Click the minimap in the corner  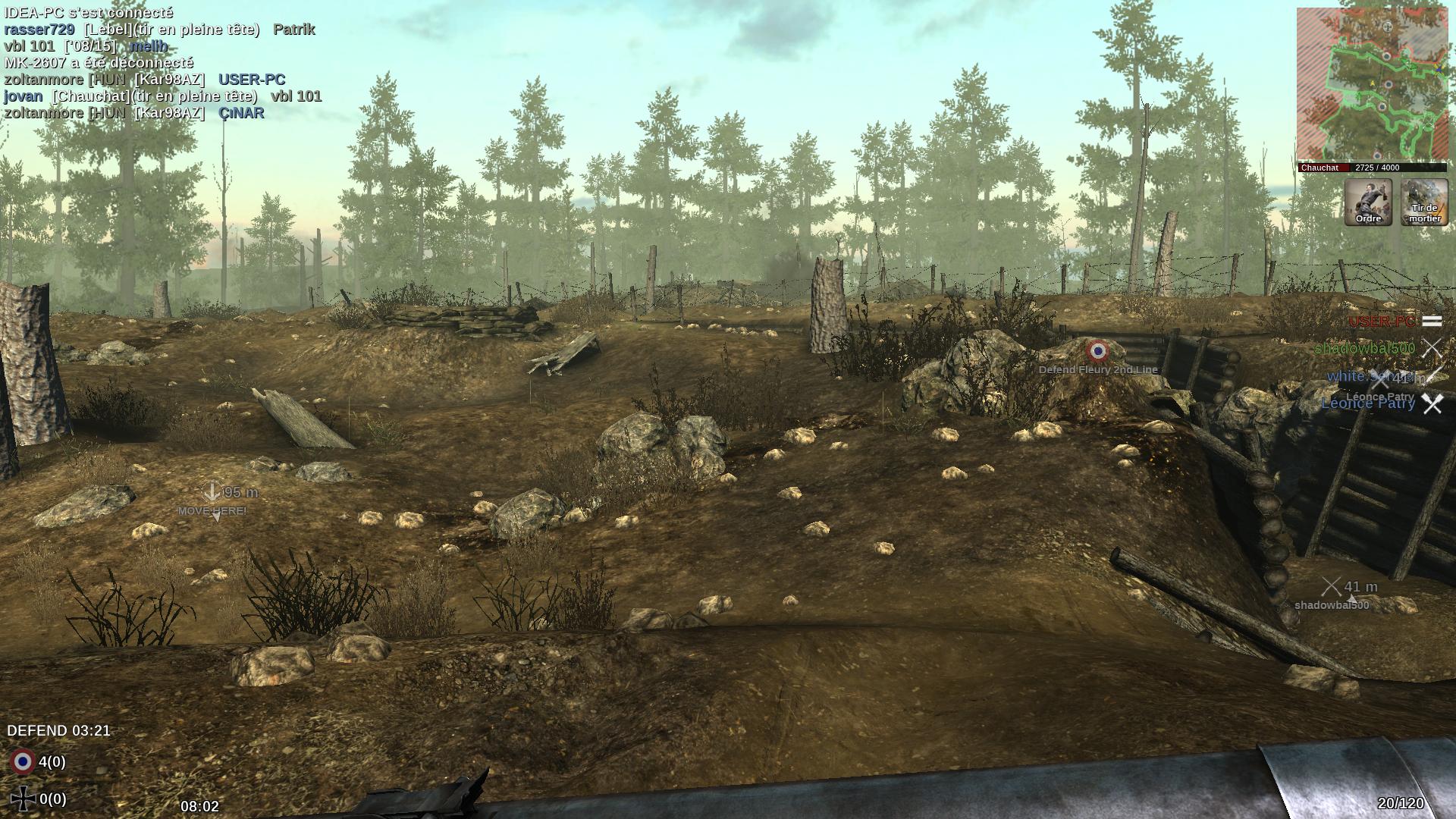coord(1371,85)
